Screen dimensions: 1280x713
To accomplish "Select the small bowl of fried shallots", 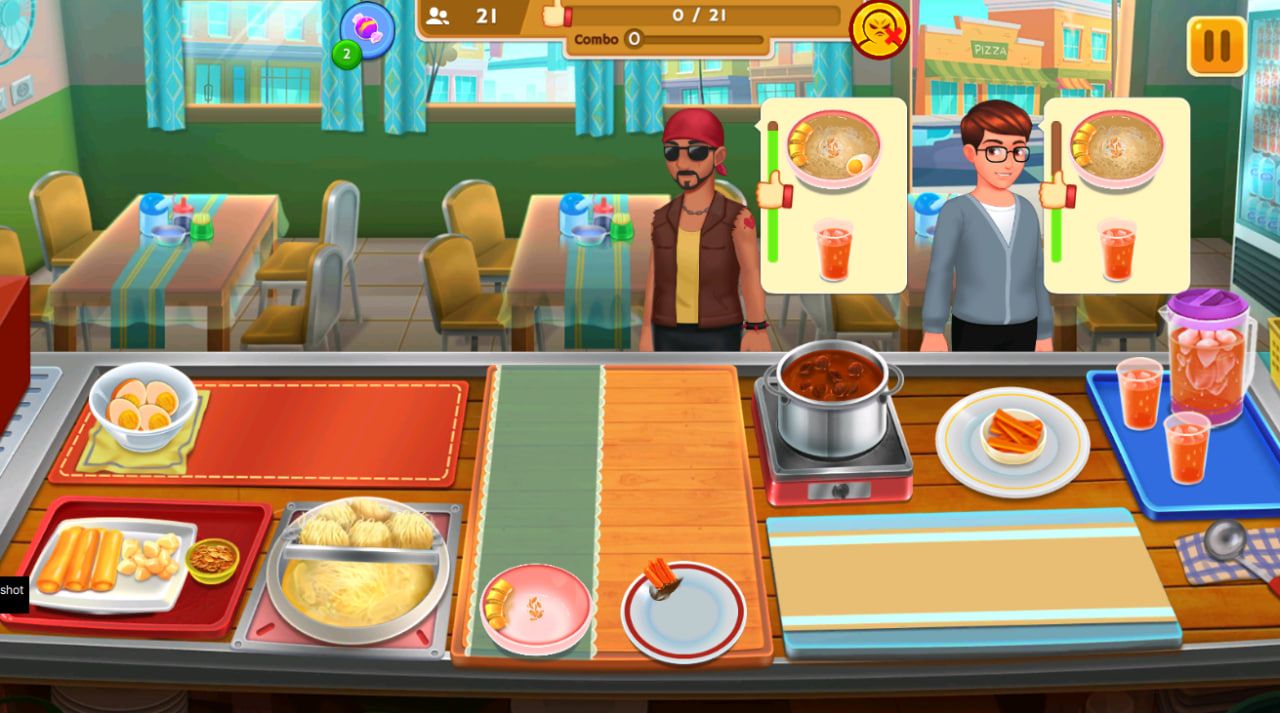I will tap(212, 559).
